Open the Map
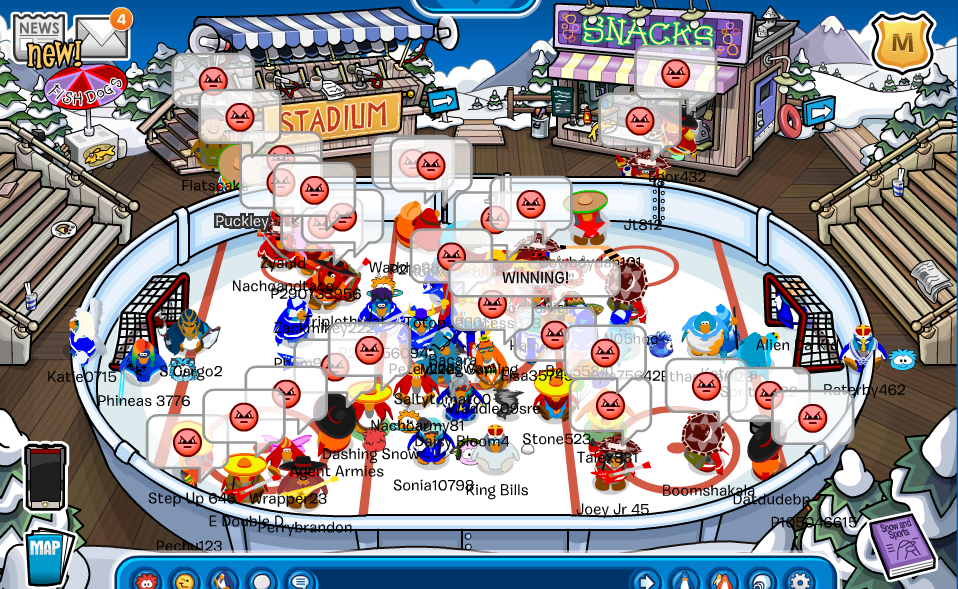 (44, 553)
